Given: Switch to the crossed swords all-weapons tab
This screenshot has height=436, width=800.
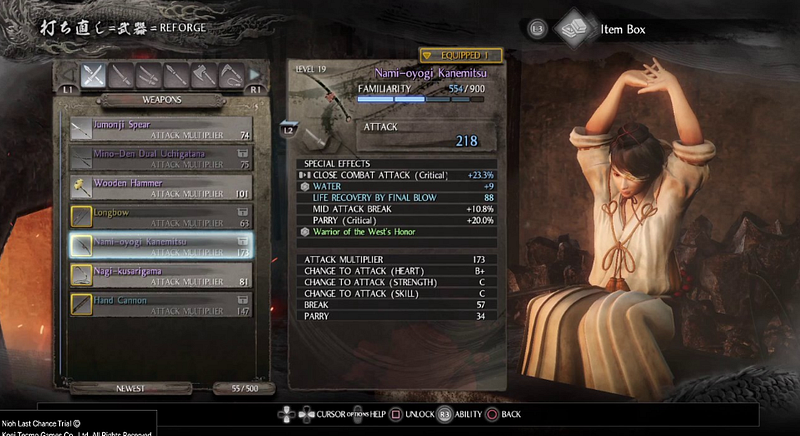Looking at the screenshot, I should 93,74.
